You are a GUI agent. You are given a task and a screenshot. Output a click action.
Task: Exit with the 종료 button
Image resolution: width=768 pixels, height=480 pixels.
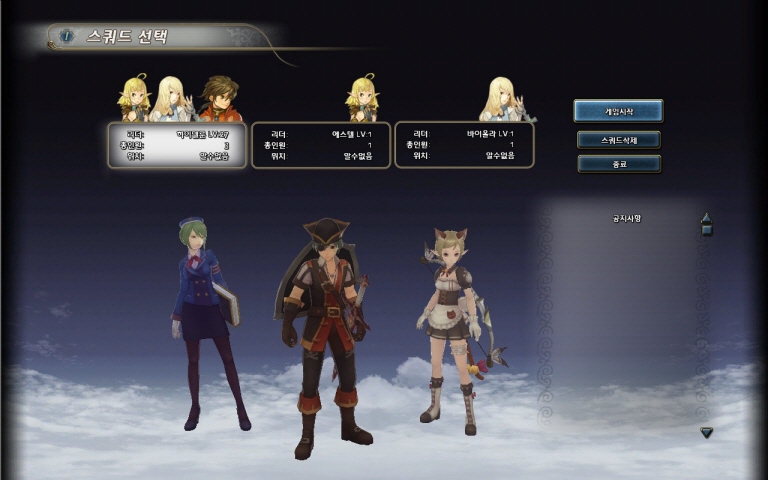coord(618,163)
